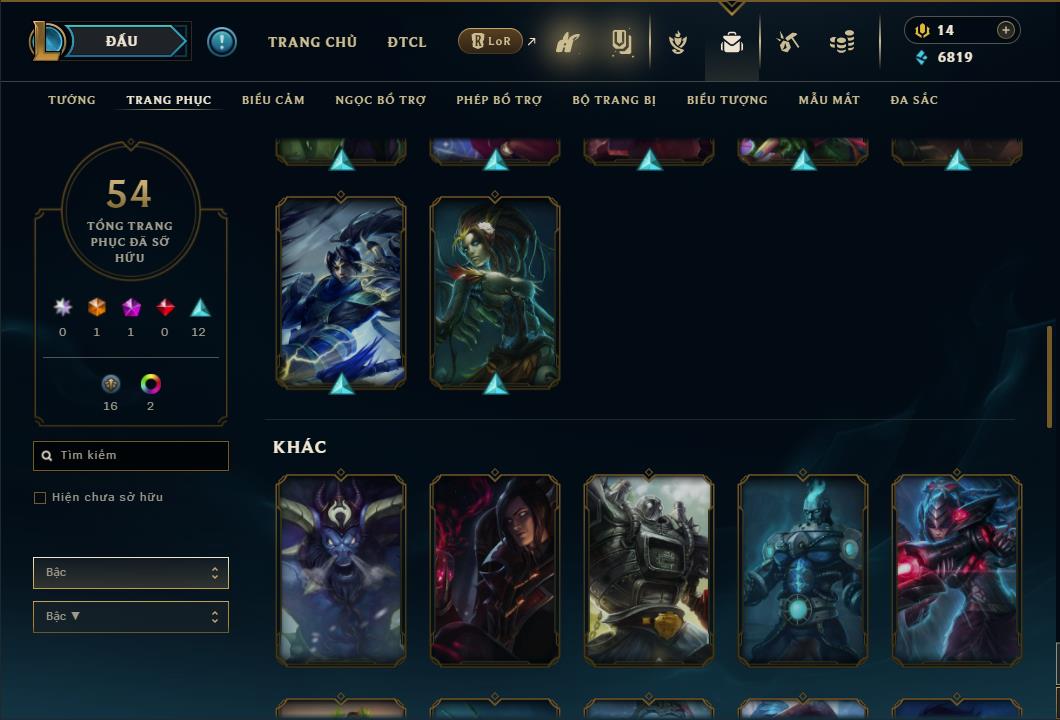Screen dimensions: 1060x720
Task: Open the NGỌC BỔ TRỢ tab
Action: pos(380,100)
